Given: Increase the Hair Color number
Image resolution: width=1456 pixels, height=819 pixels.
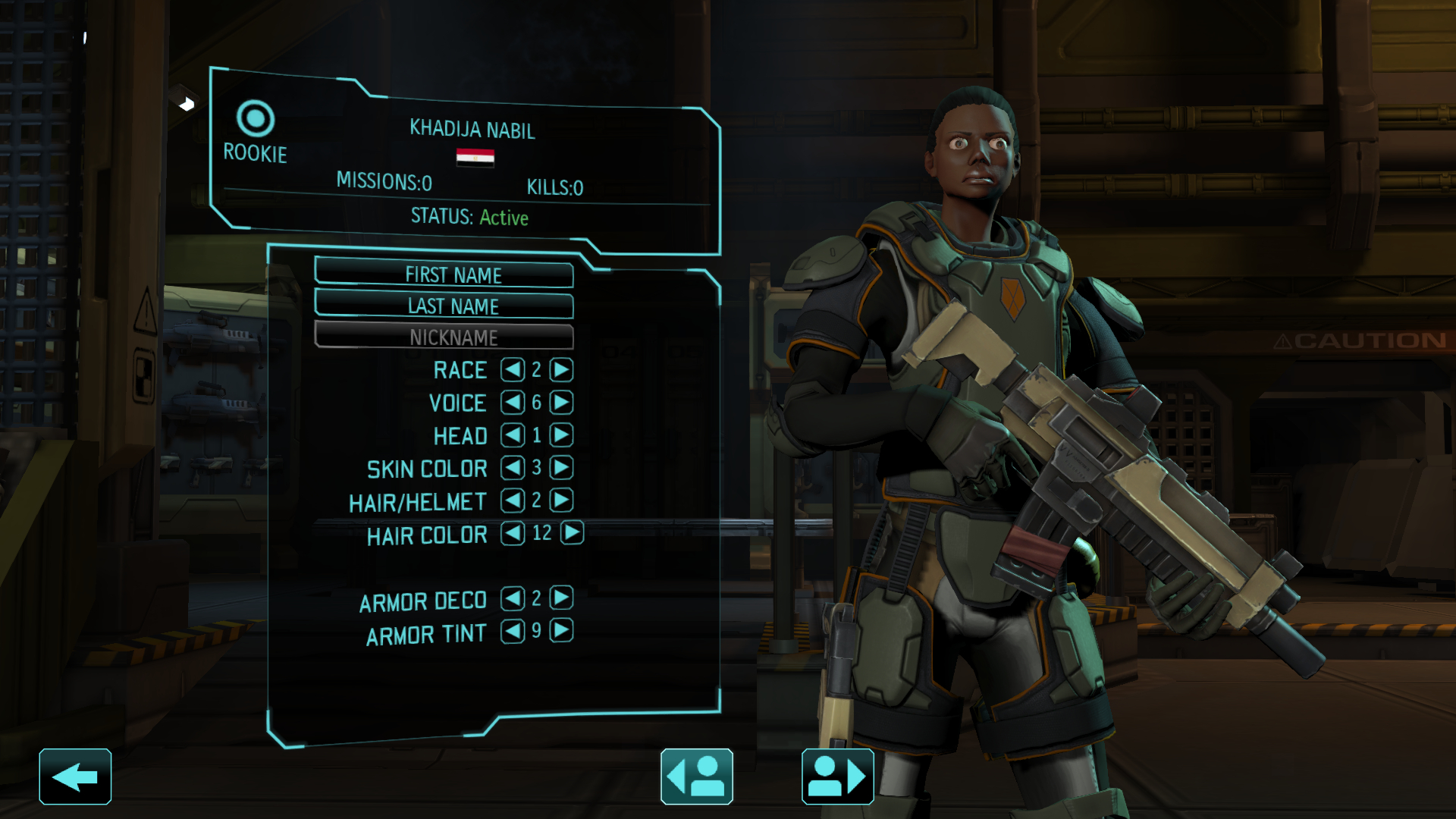Looking at the screenshot, I should coord(573,533).
